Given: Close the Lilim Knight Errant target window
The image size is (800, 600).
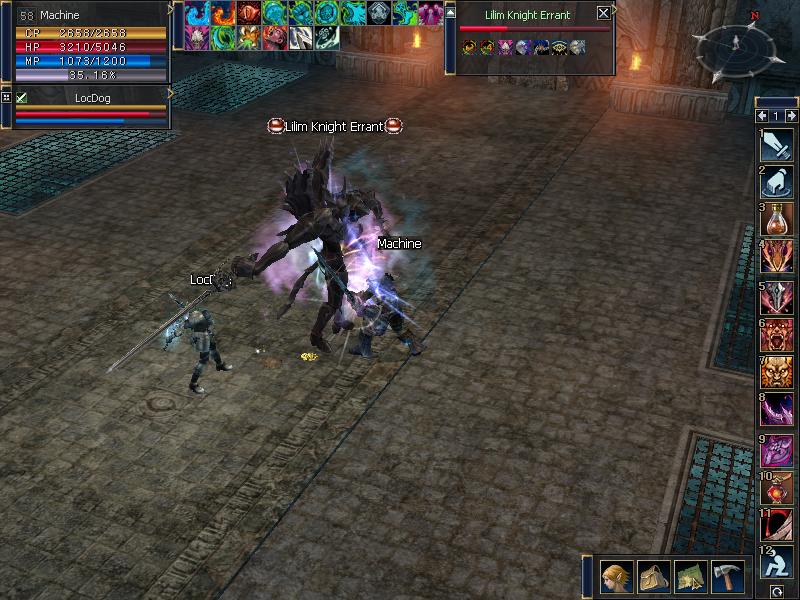Looking at the screenshot, I should click(603, 14).
